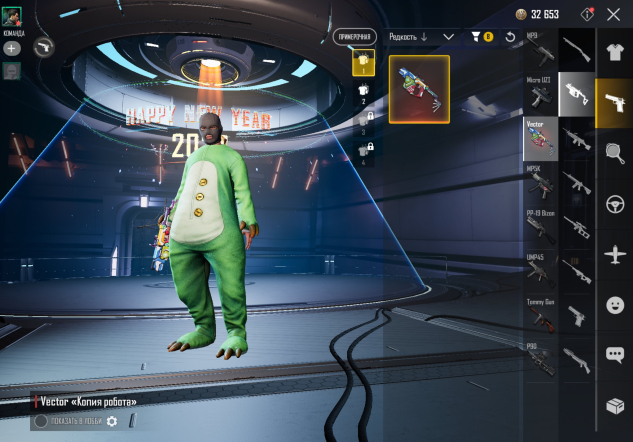Open the Примерочная fitting room
The height and width of the screenshot is (442, 633).
(x=354, y=37)
